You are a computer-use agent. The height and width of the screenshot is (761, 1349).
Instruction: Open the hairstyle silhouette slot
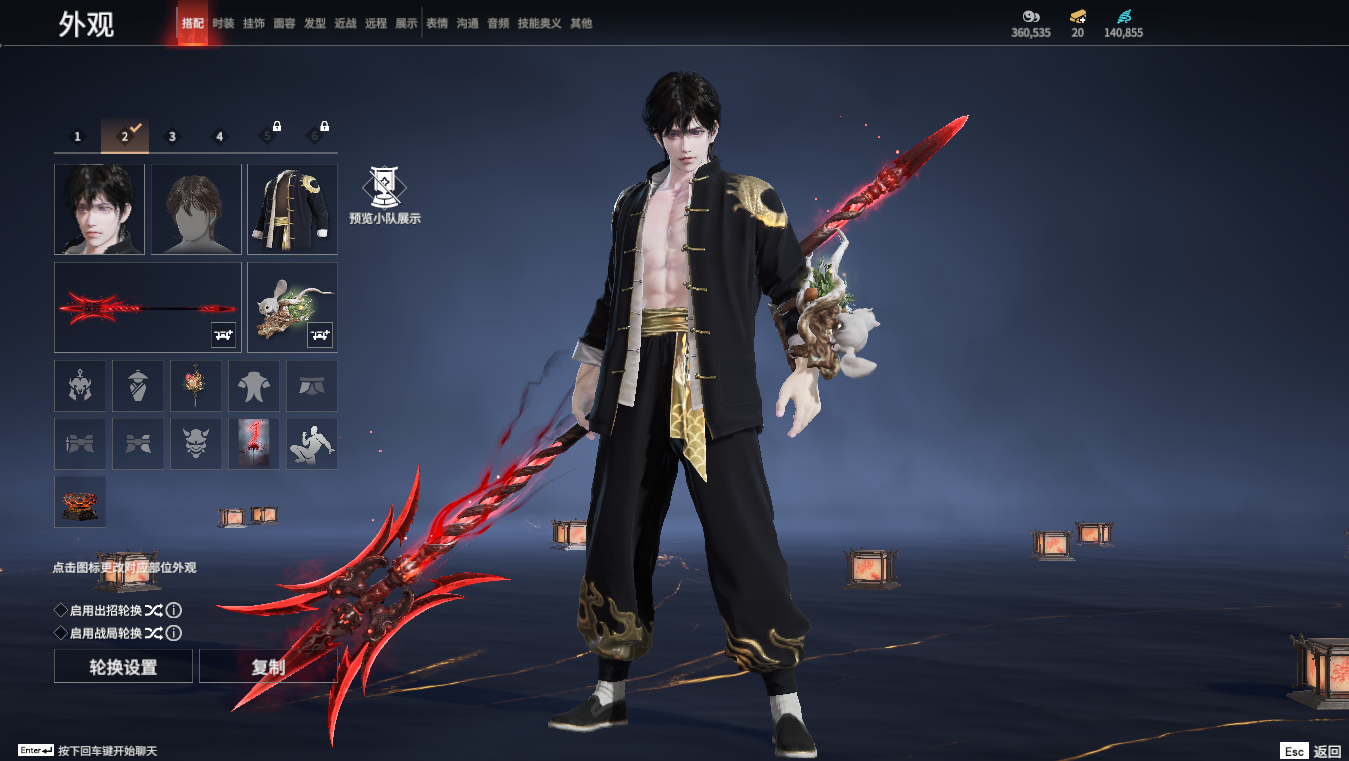tap(196, 209)
